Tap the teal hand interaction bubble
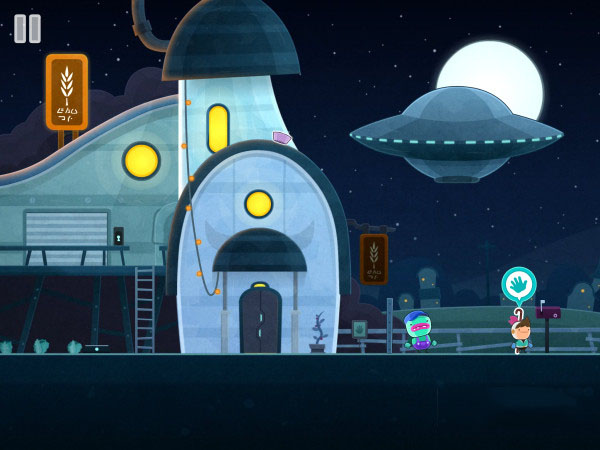The image size is (600, 450). [518, 285]
